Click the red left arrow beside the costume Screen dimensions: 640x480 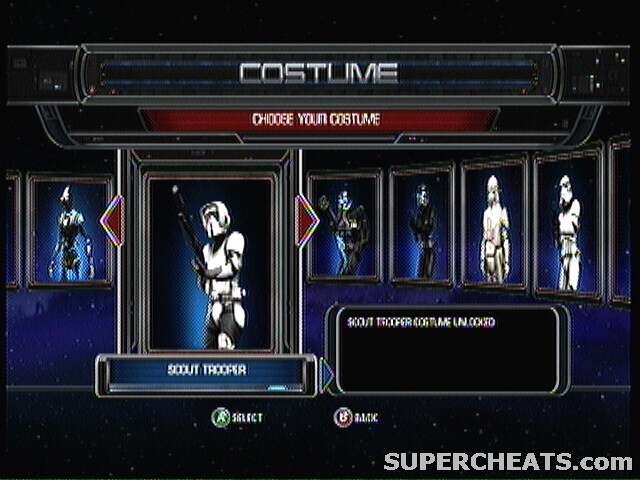(x=112, y=220)
